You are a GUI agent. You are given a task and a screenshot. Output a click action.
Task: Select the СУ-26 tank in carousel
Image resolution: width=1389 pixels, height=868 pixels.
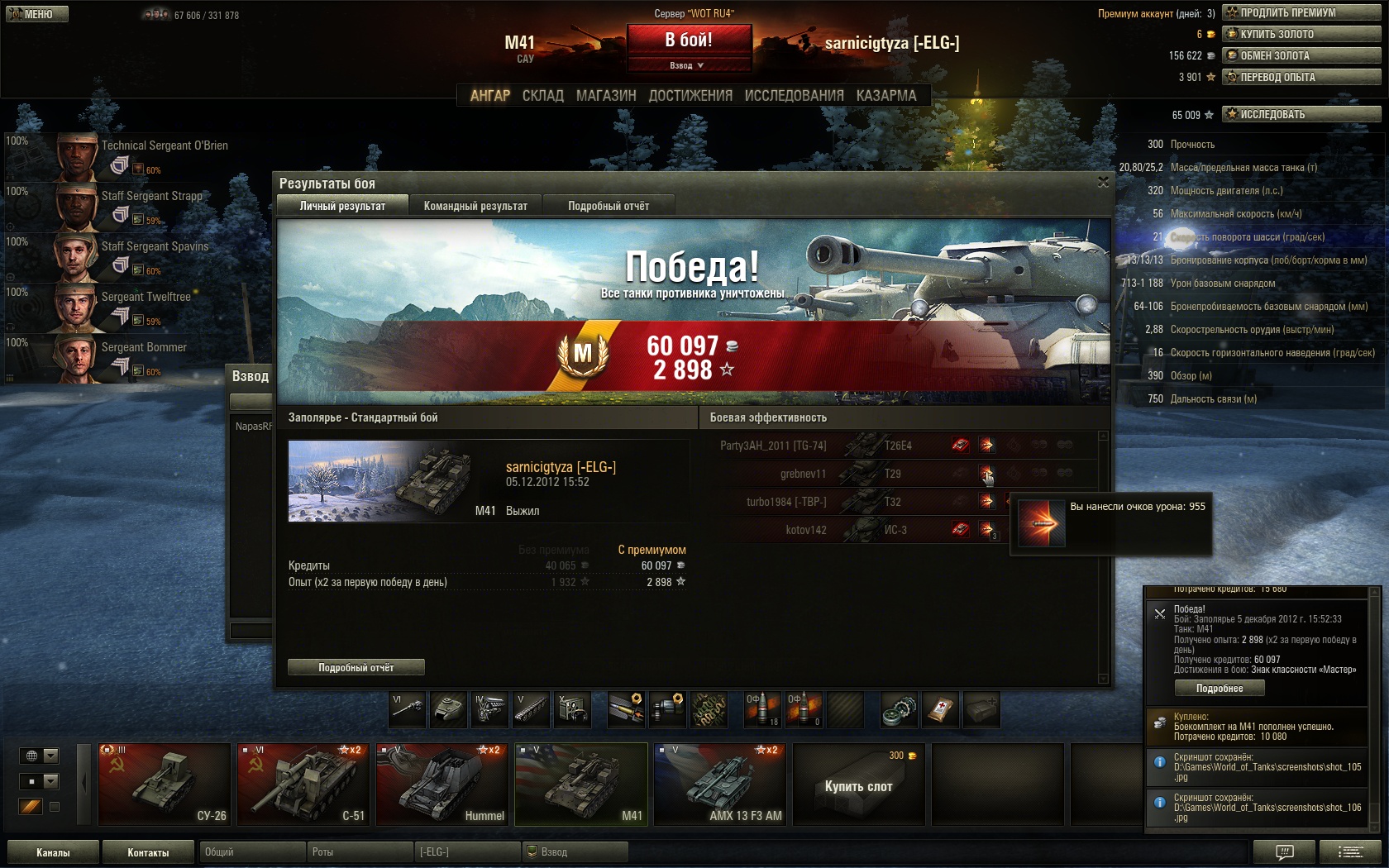click(x=165, y=784)
